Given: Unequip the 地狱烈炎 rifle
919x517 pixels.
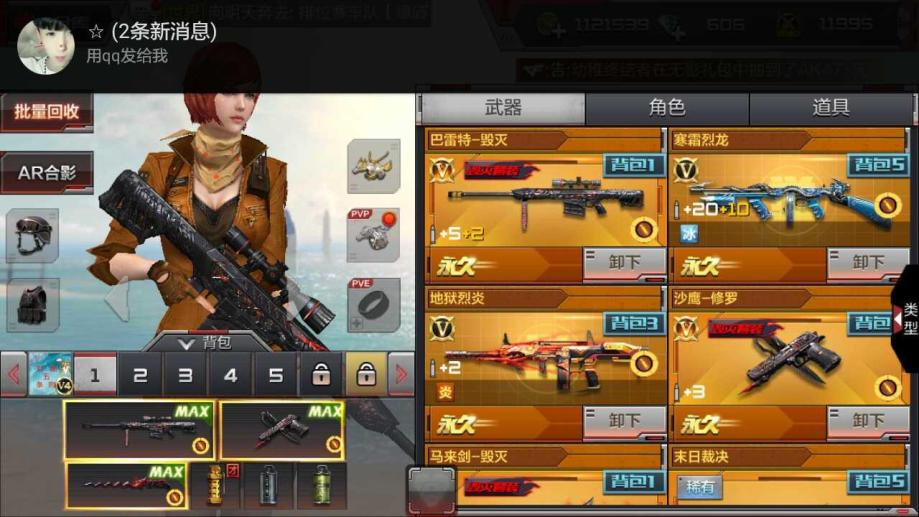Looking at the screenshot, I should click(x=624, y=421).
